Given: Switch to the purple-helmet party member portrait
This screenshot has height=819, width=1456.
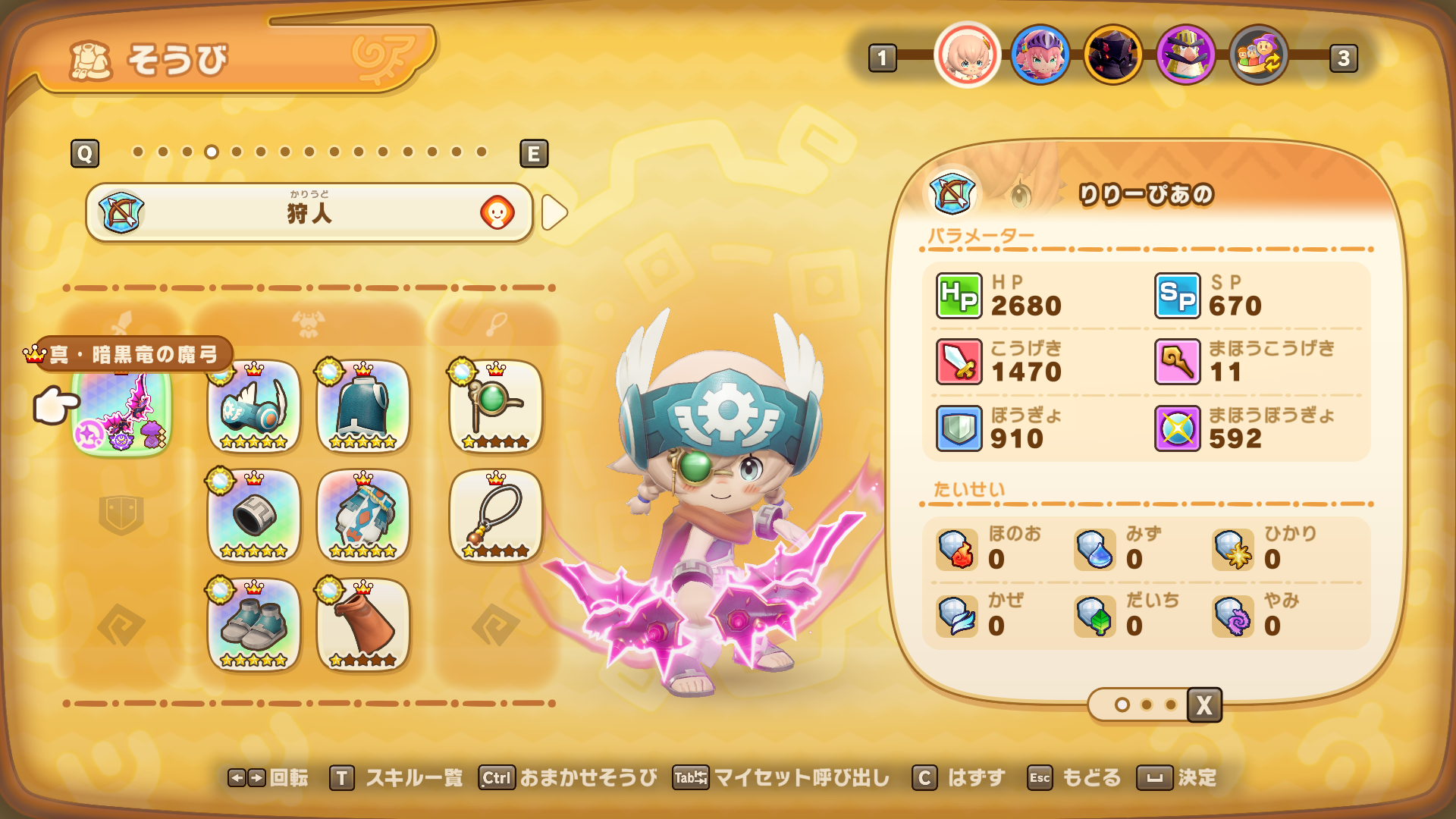Looking at the screenshot, I should coord(1040,55).
